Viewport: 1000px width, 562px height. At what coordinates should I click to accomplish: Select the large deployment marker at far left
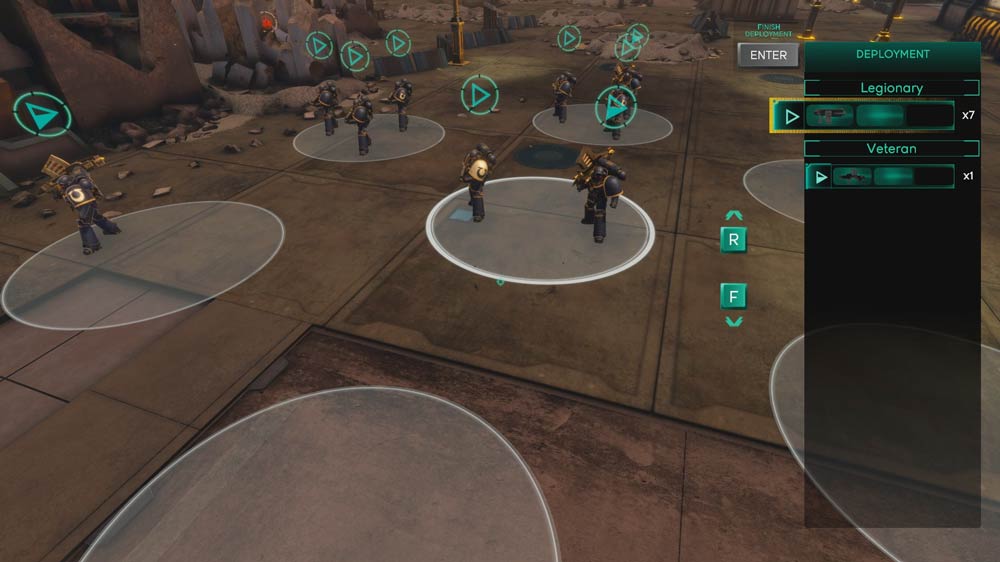(x=42, y=116)
